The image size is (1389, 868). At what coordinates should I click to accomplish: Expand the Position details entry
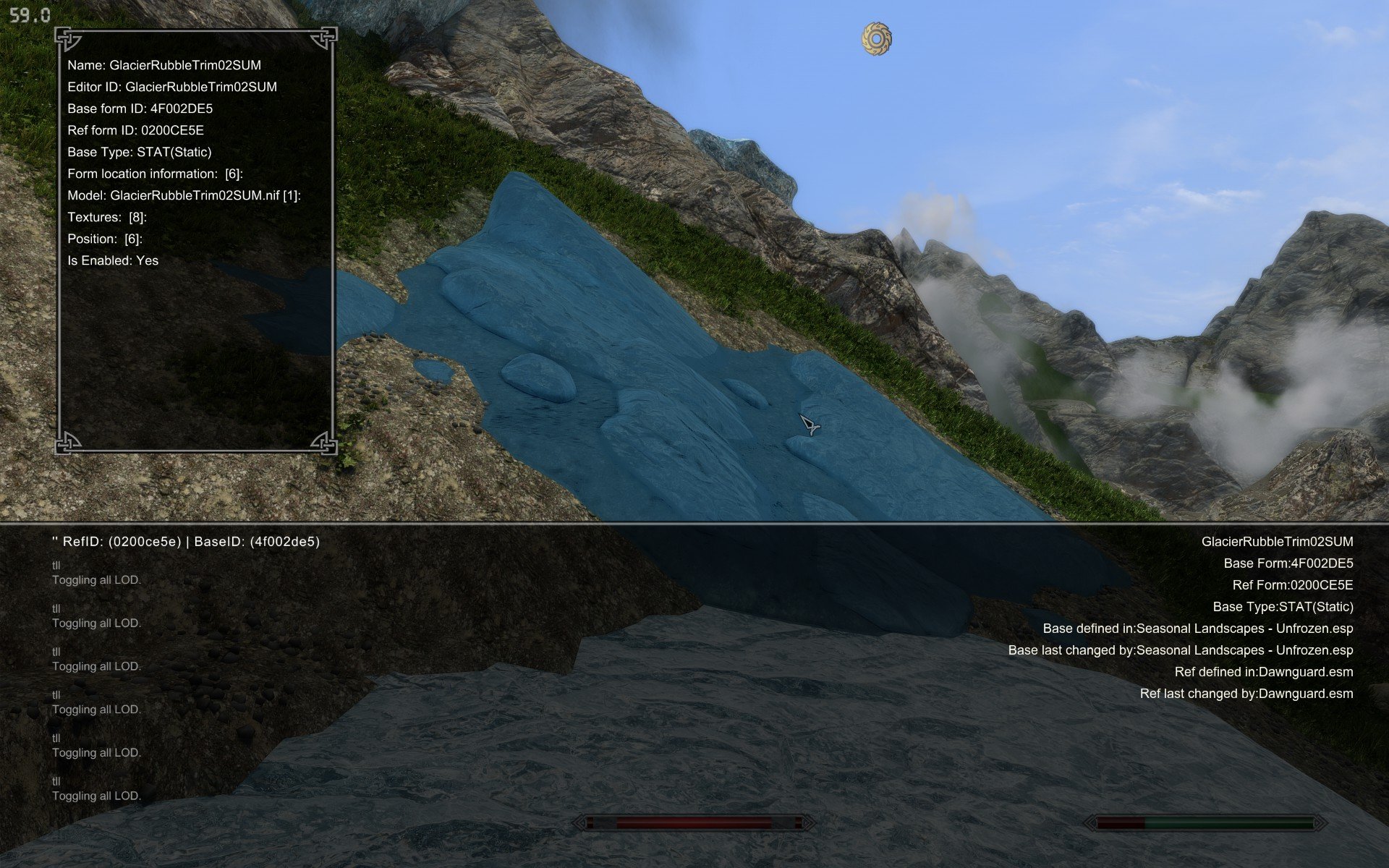[105, 239]
